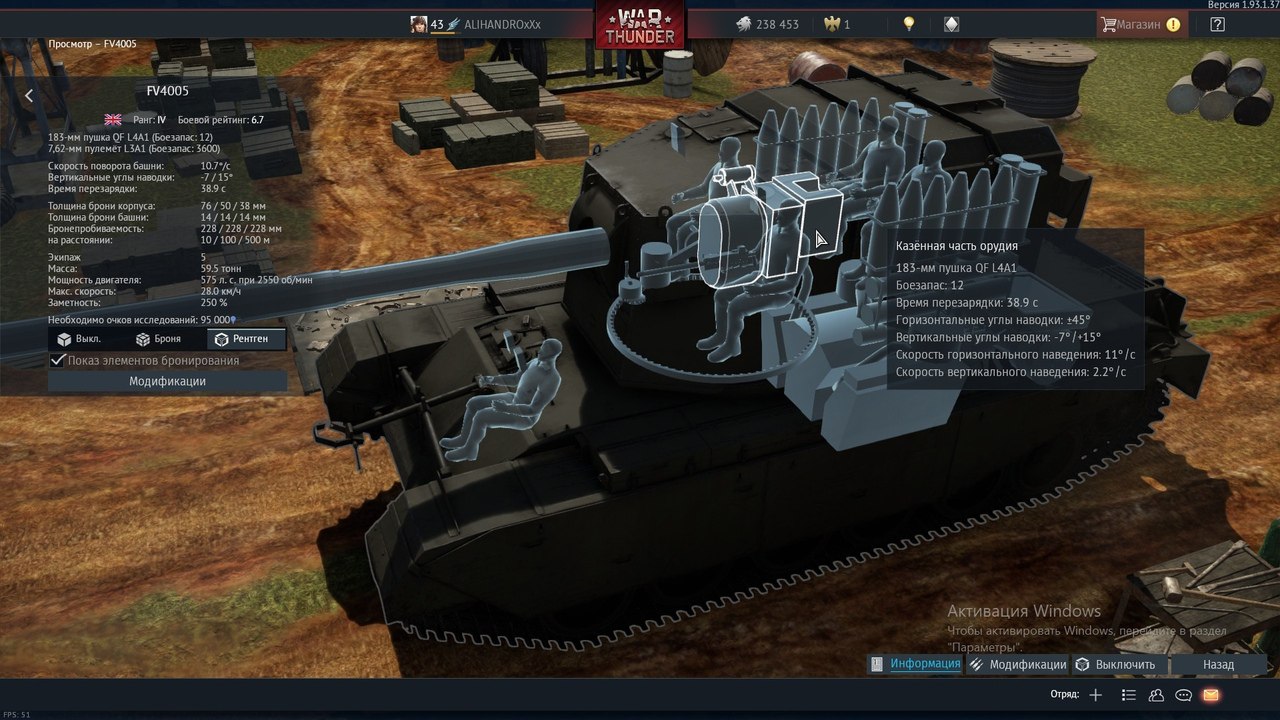Open the chat speech bubble icon
Image resolution: width=1280 pixels, height=720 pixels.
(1183, 695)
